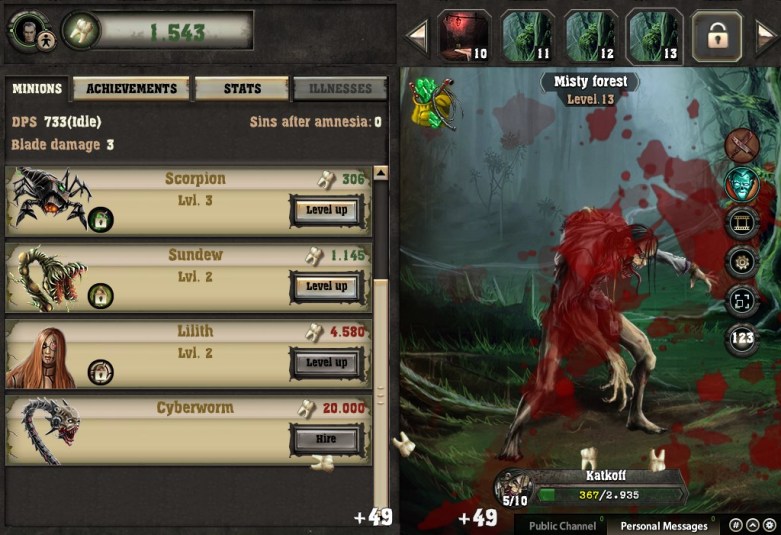Switch to the Achievements tab
Screen dimensions: 781x535
(x=131, y=89)
